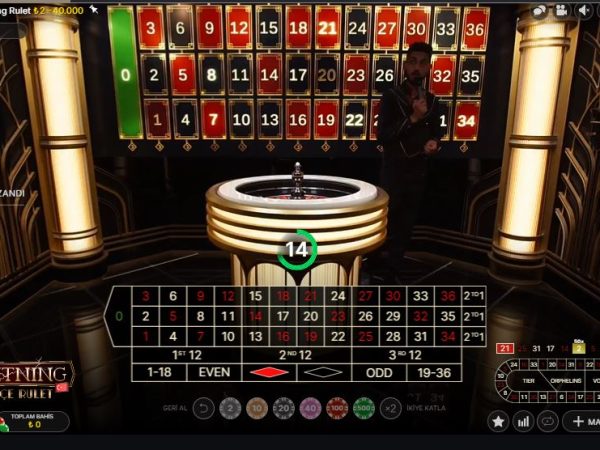Select the red 100 chip

click(337, 408)
